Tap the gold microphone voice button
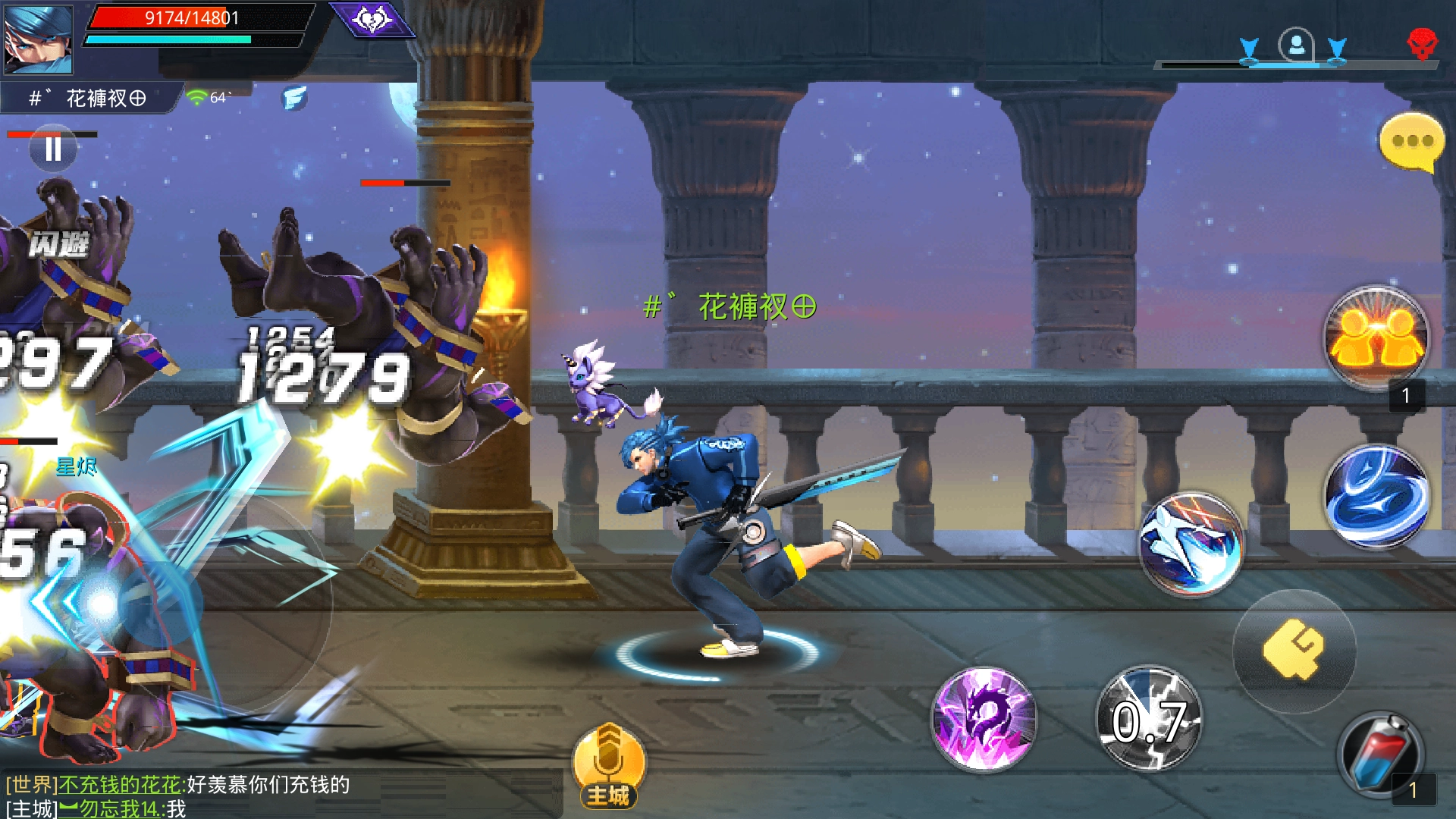 (609, 762)
